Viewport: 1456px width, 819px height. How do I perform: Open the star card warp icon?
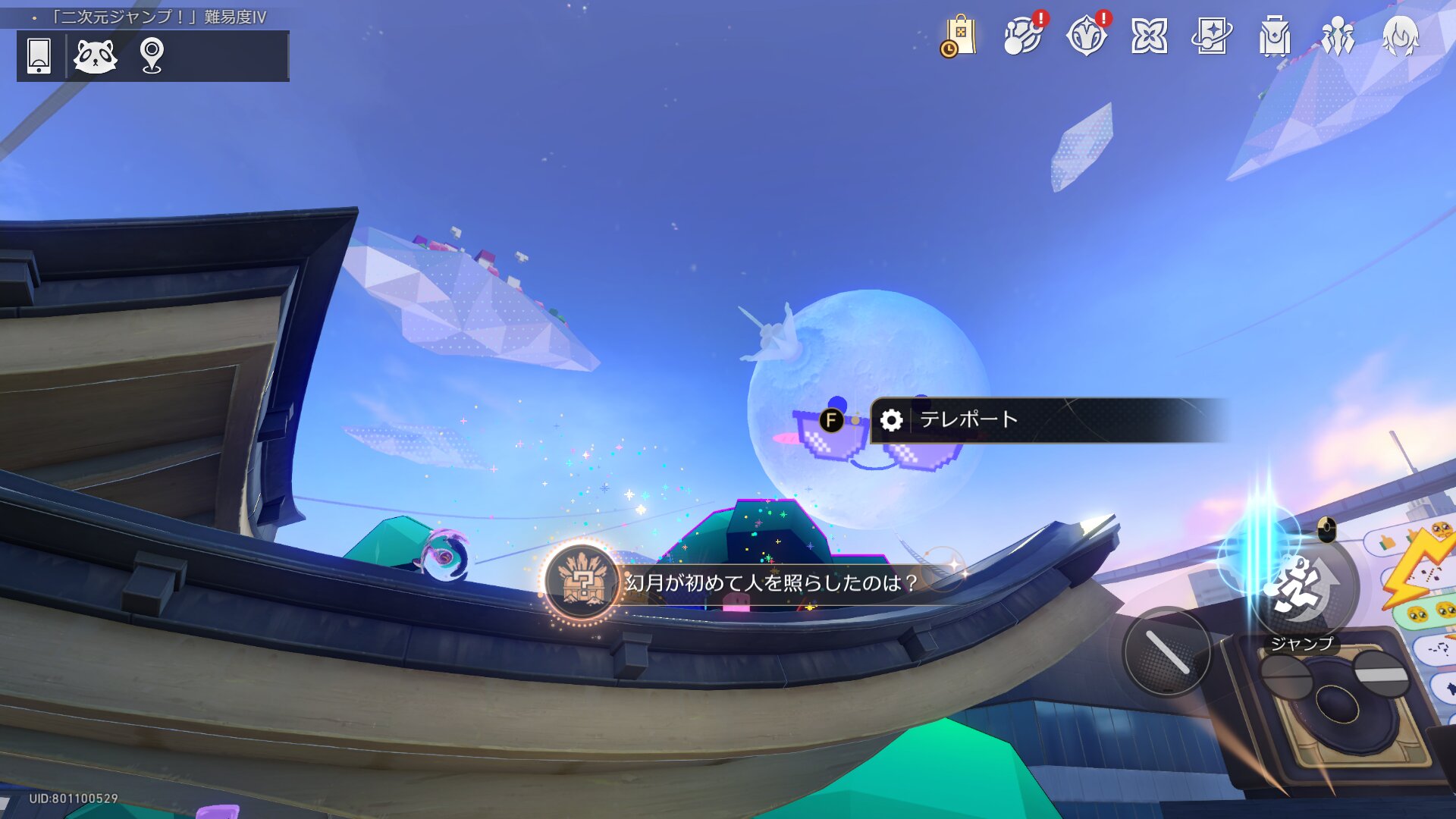[x=1212, y=36]
